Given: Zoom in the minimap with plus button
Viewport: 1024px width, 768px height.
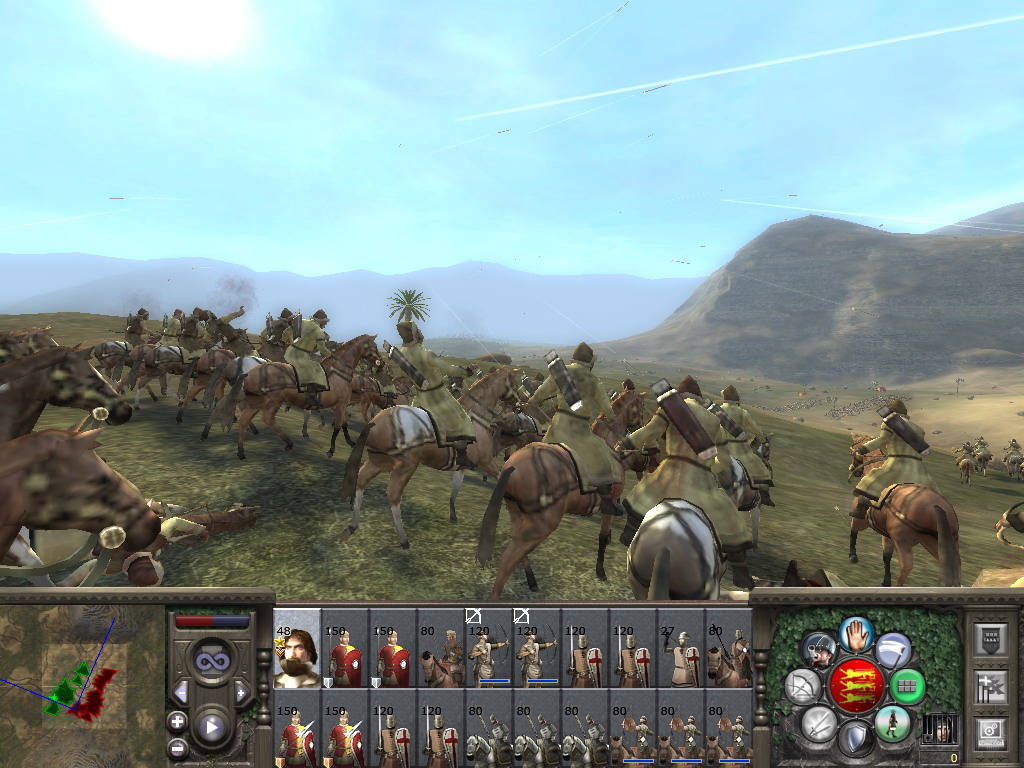Looking at the screenshot, I should point(178,722).
